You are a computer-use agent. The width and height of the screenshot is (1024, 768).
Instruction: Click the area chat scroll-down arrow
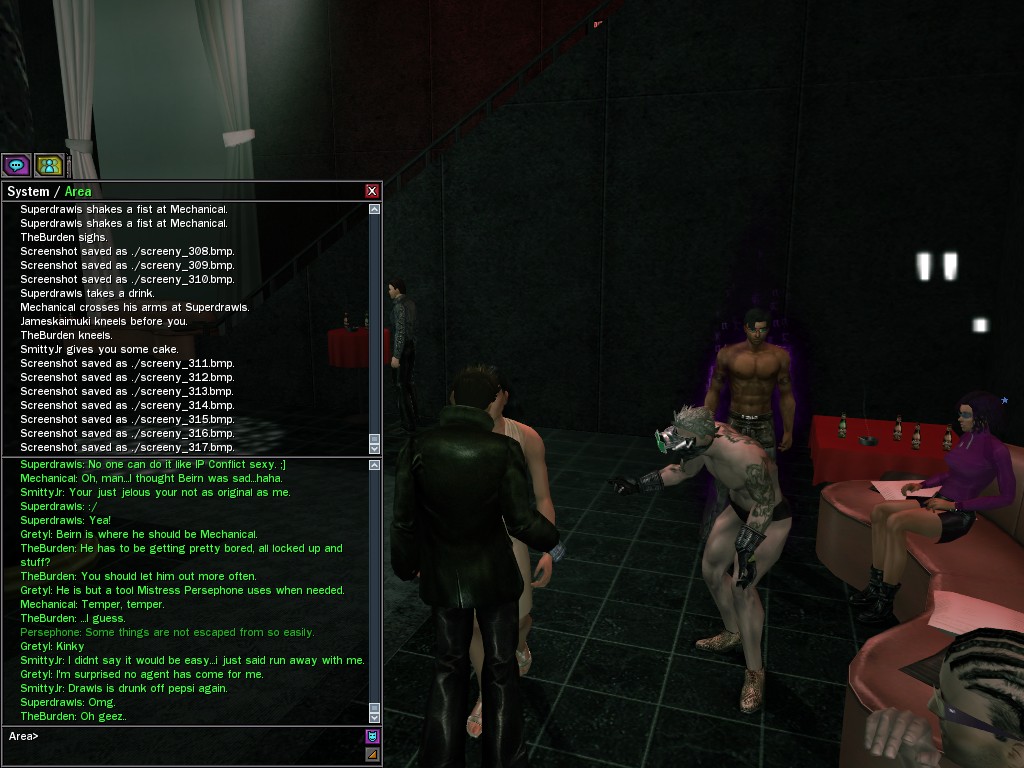click(374, 717)
